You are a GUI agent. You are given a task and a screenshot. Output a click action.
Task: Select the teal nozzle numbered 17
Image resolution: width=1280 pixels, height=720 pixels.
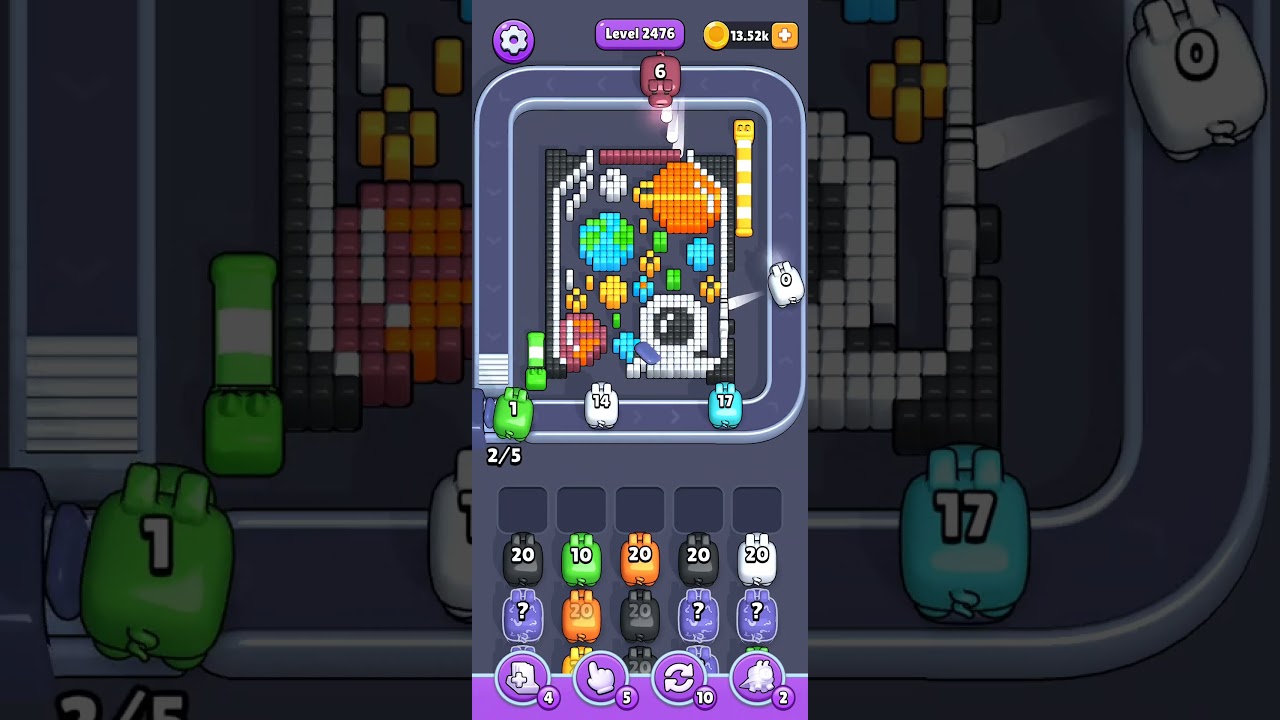[x=726, y=405]
